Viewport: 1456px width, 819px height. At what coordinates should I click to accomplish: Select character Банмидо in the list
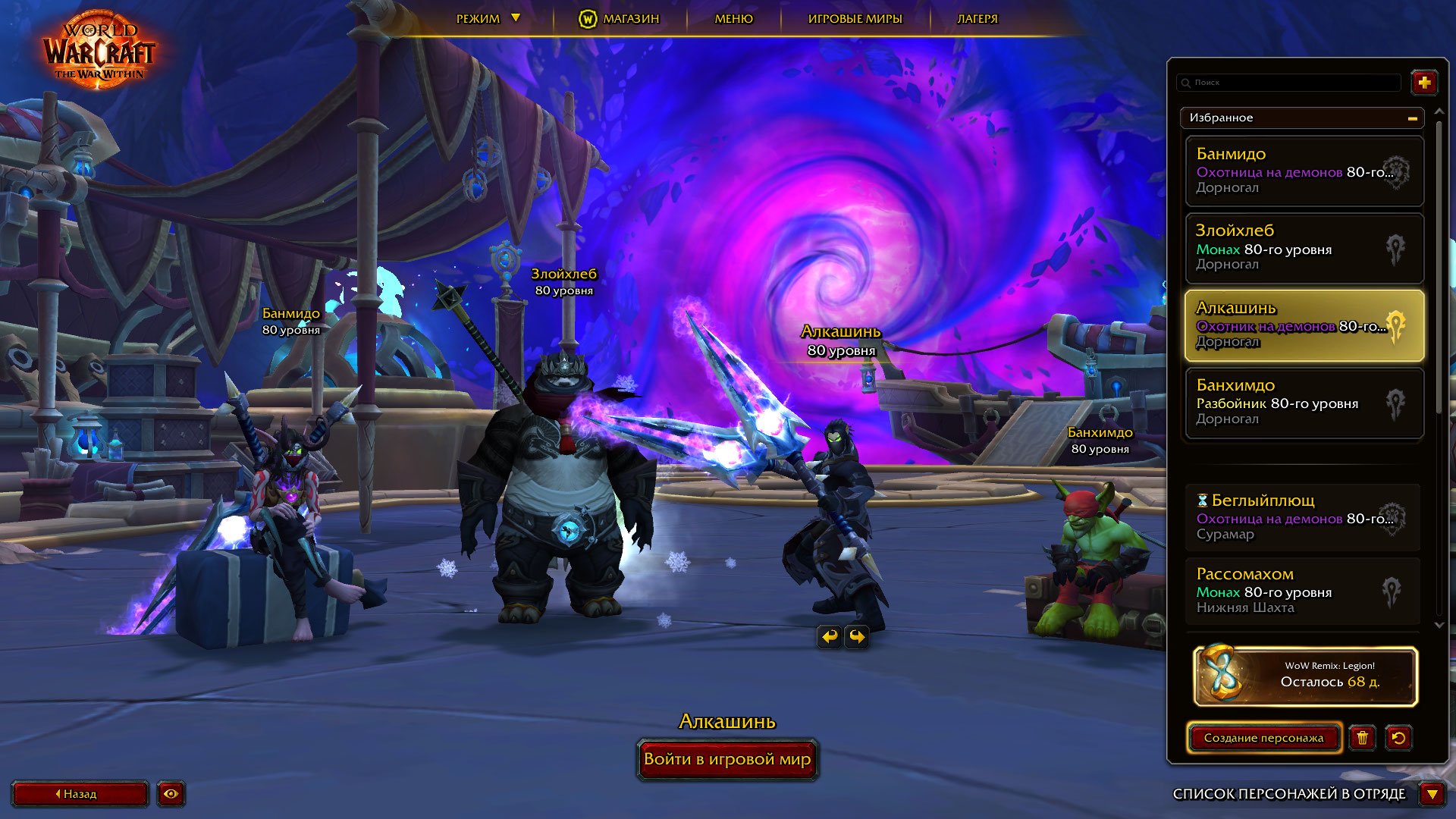coord(1304,171)
